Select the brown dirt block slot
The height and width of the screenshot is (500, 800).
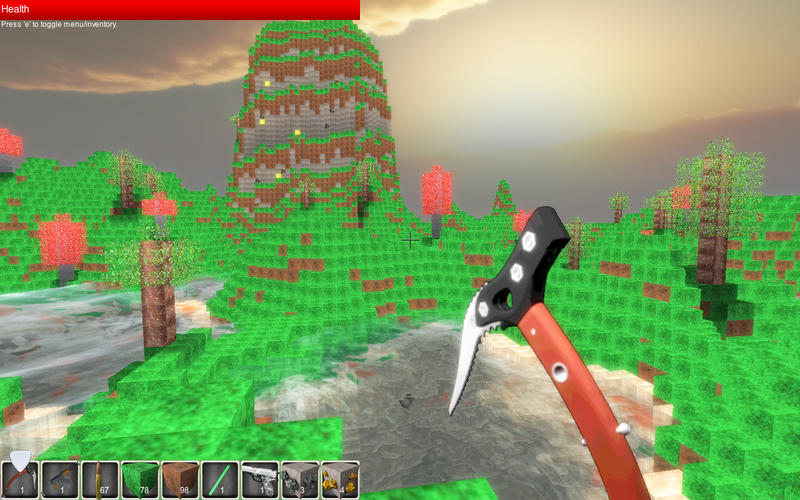tap(180, 479)
